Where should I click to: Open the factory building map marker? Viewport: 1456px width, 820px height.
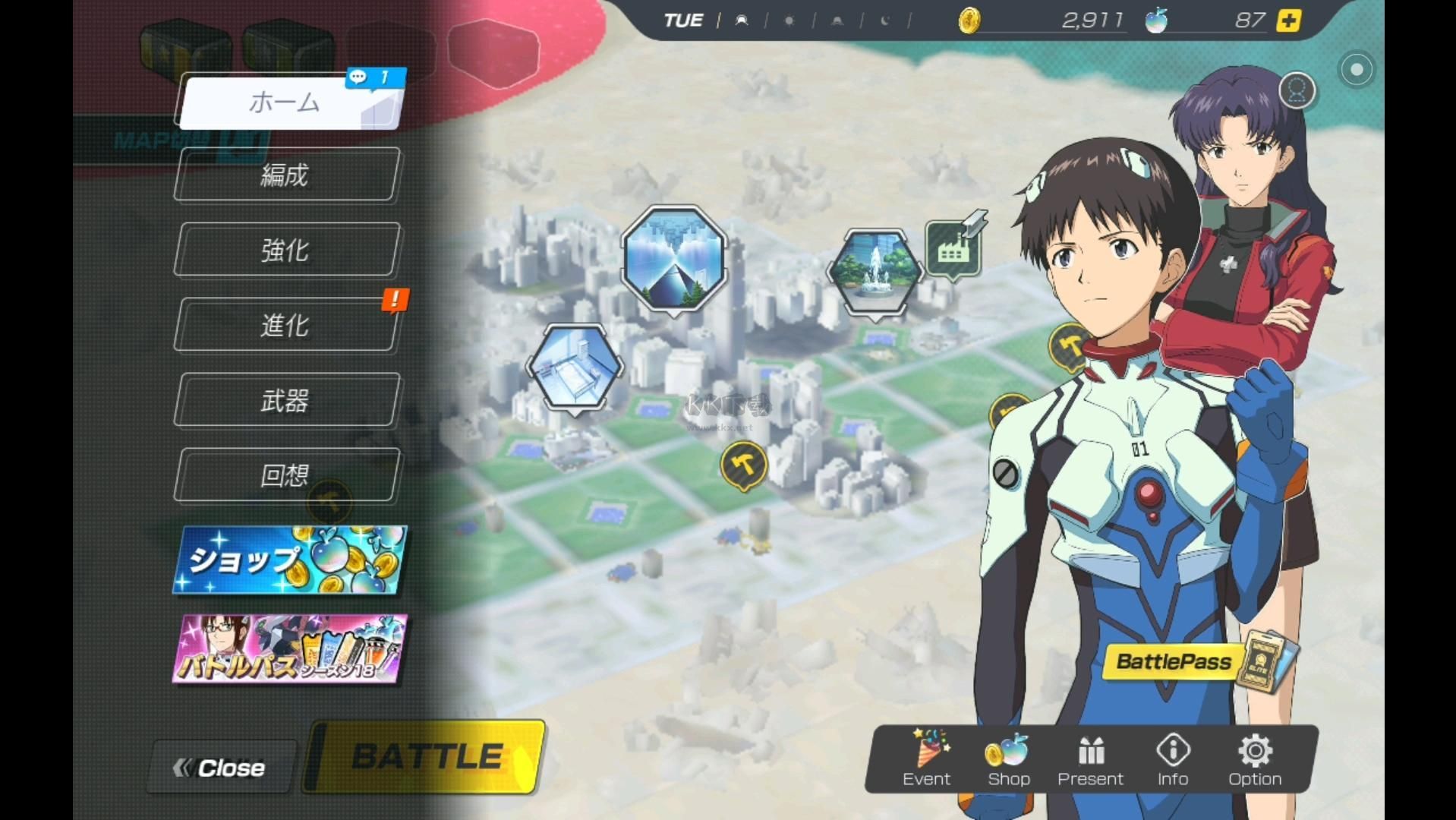tap(953, 248)
